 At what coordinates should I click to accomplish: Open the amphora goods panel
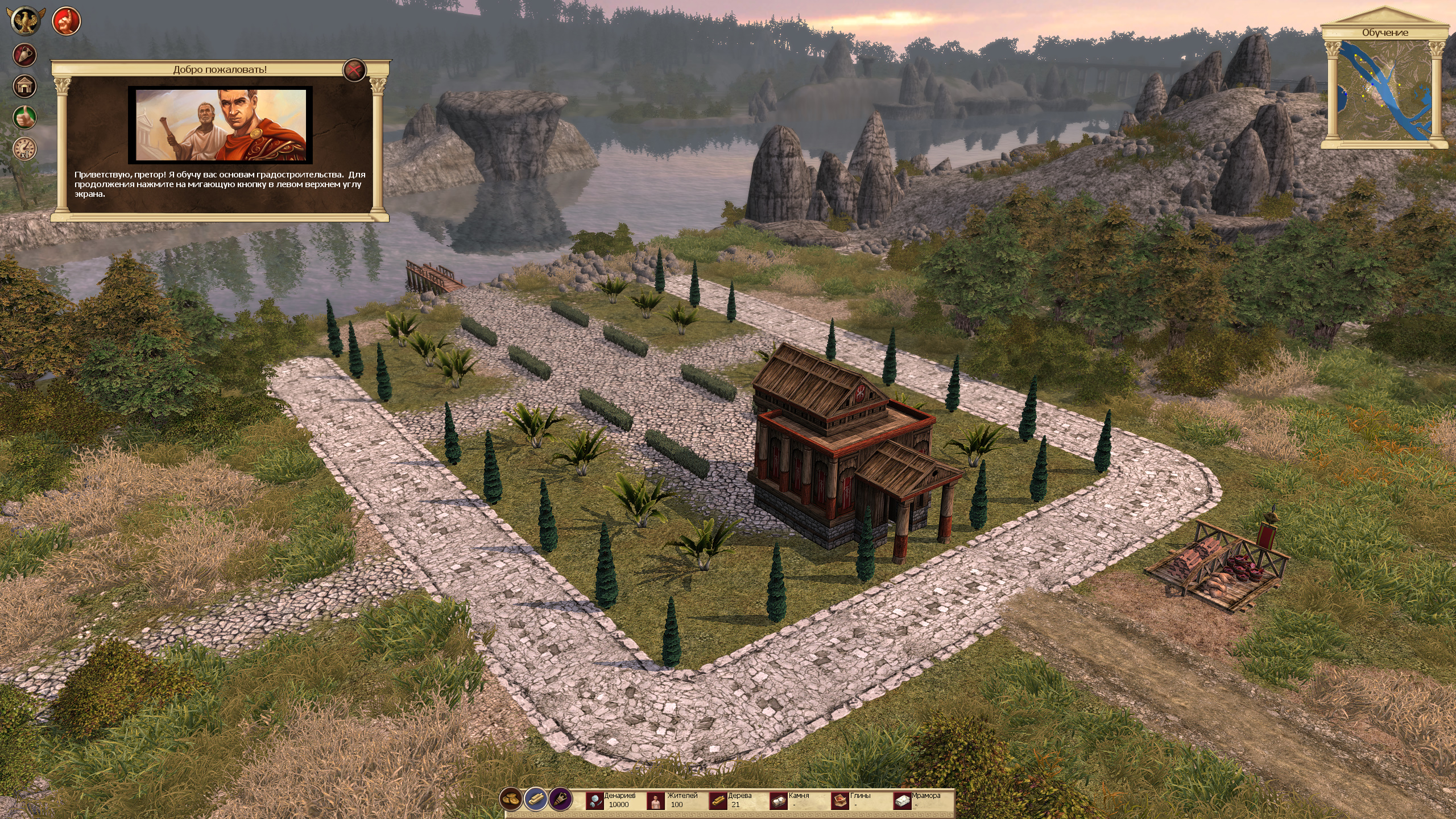click(25, 55)
